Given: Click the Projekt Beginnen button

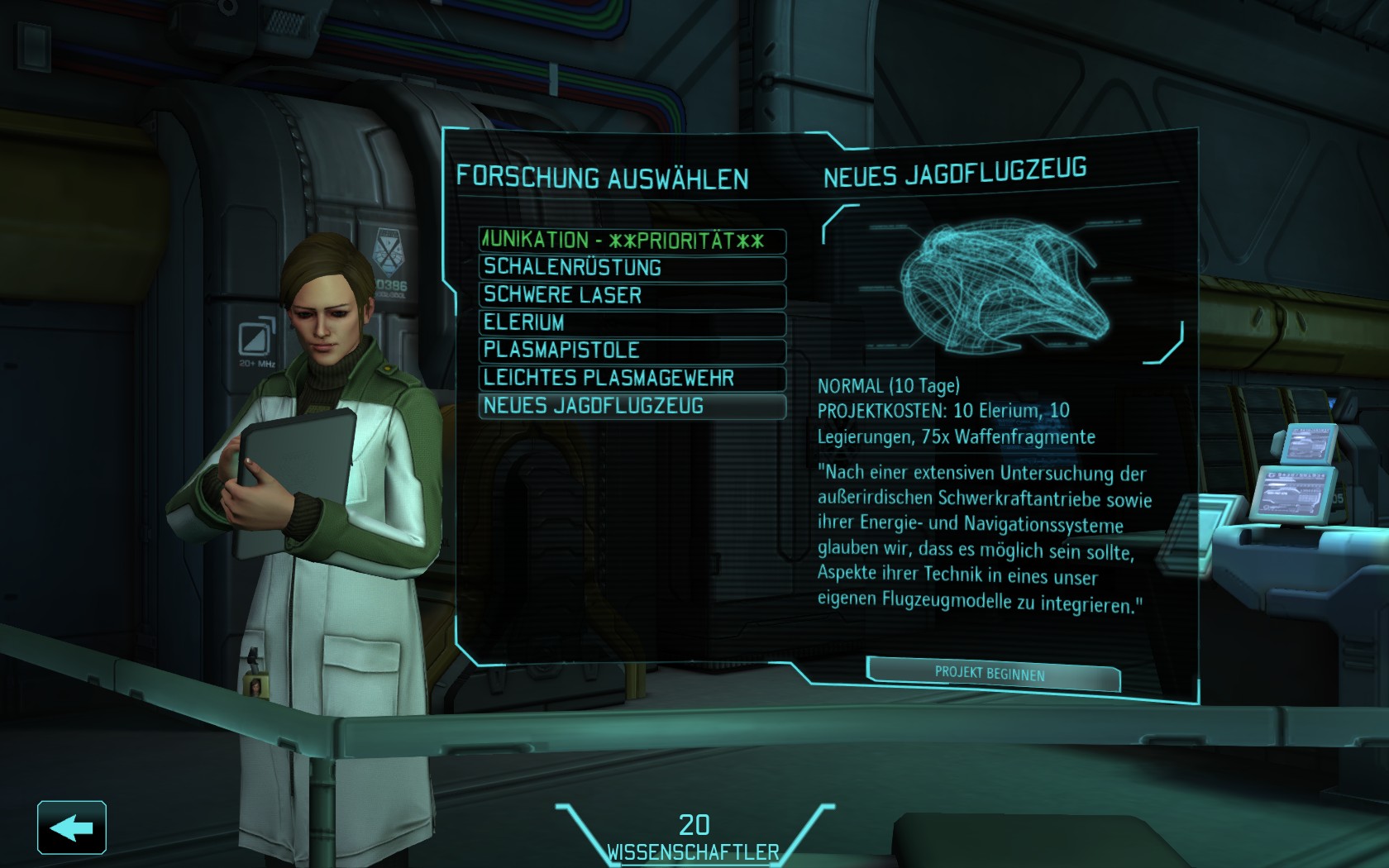Looking at the screenshot, I should click(x=992, y=674).
